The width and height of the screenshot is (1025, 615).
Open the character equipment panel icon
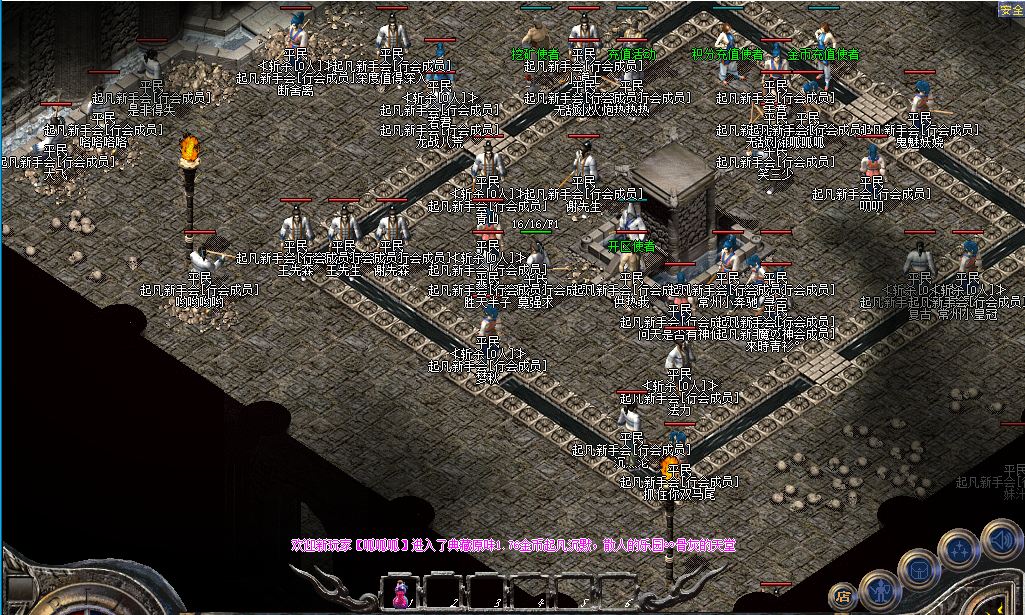(x=879, y=590)
